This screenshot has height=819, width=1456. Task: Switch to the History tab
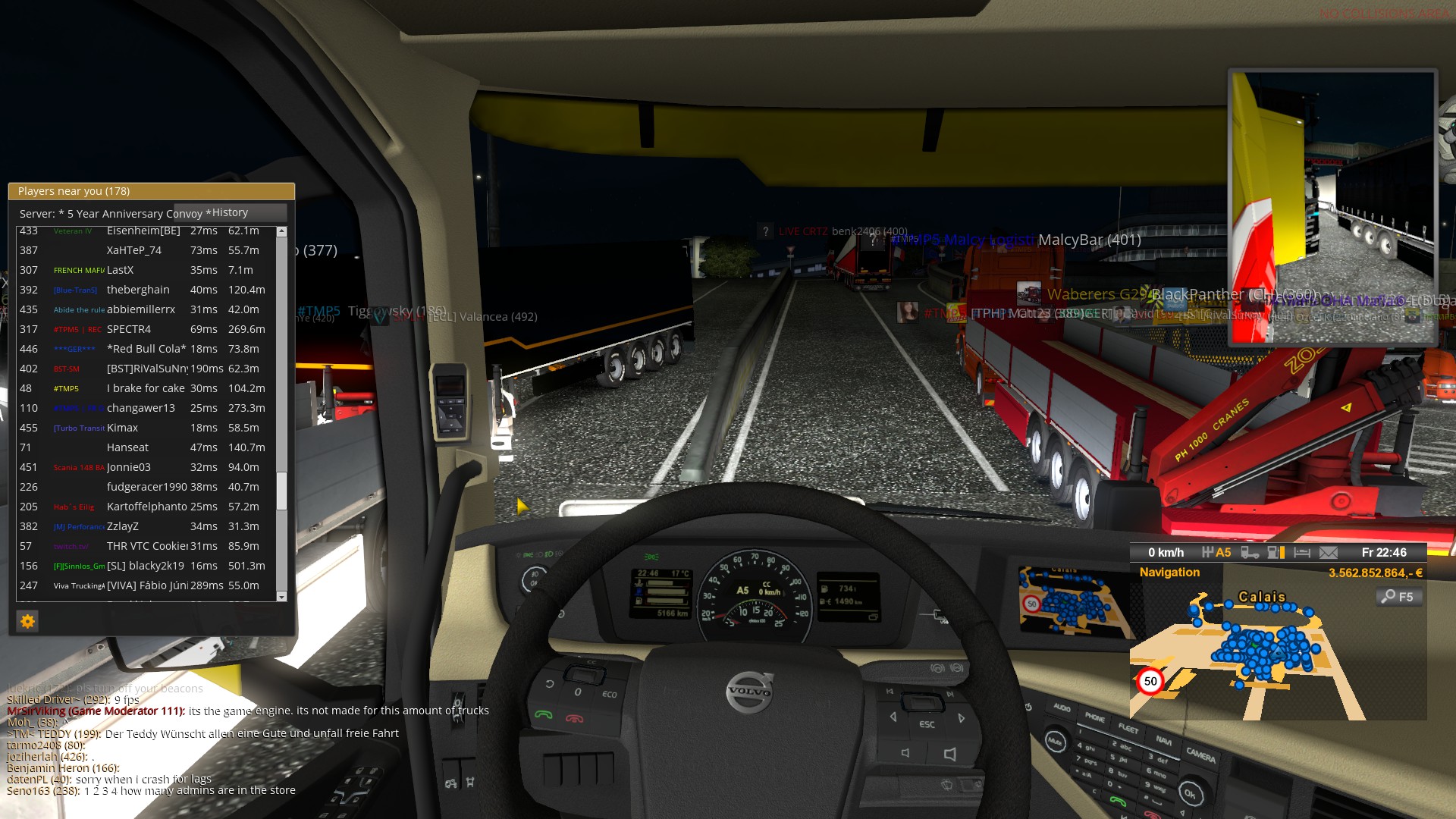click(x=231, y=213)
